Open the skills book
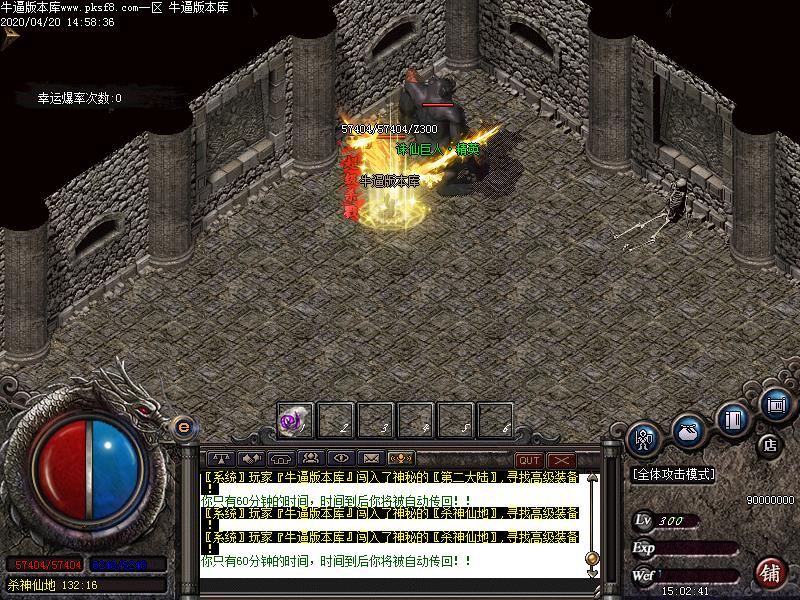 [735, 417]
